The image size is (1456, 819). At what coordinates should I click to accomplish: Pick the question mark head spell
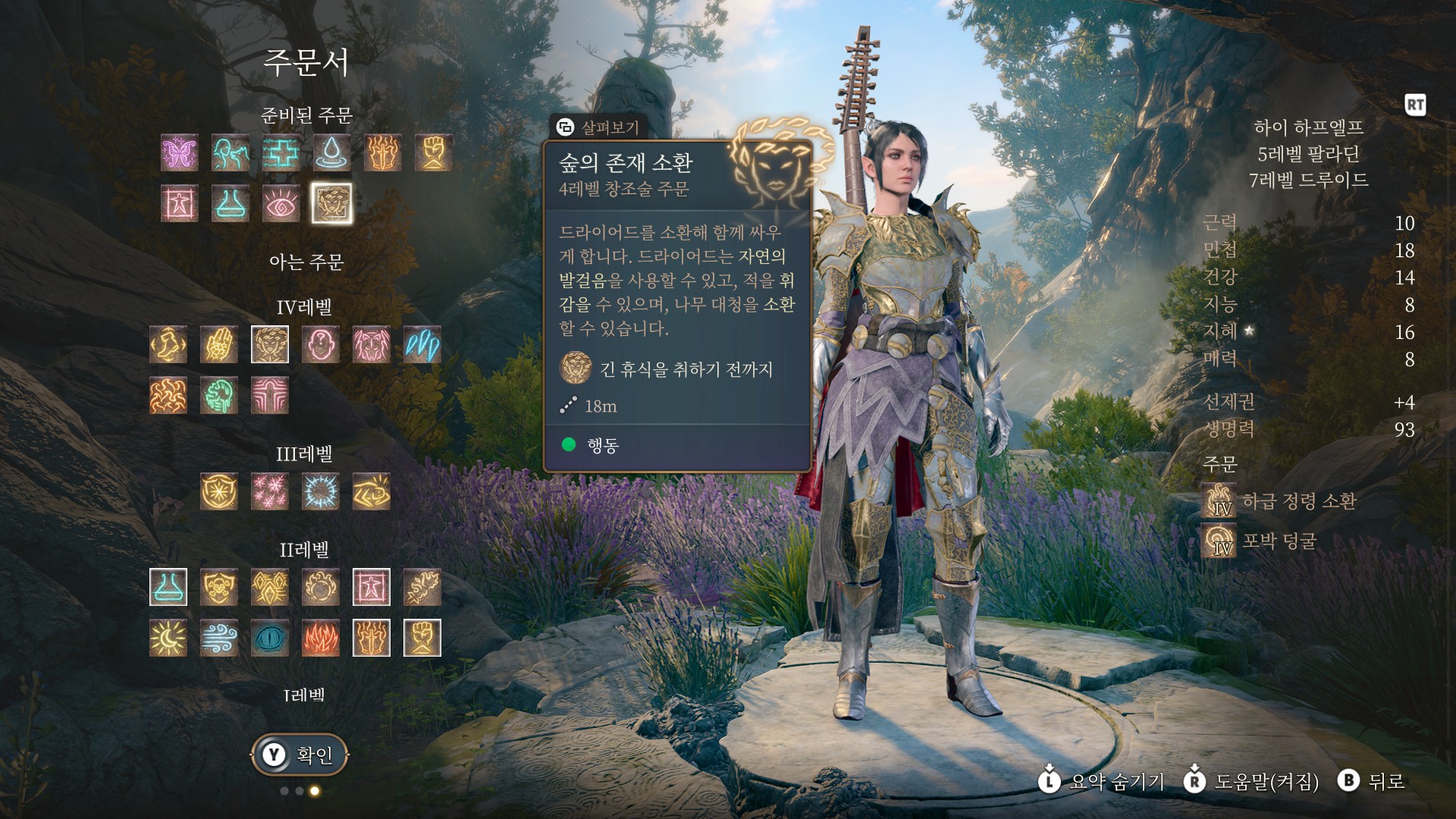[320, 344]
